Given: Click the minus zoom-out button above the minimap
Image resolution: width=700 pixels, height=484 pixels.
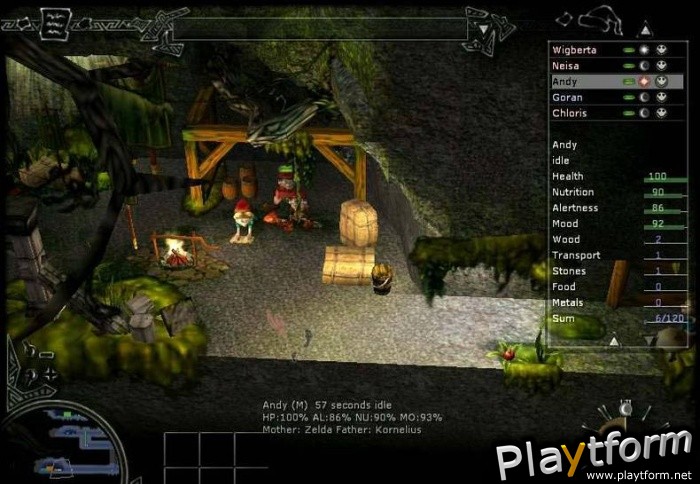Looking at the screenshot, I should click(46, 354).
